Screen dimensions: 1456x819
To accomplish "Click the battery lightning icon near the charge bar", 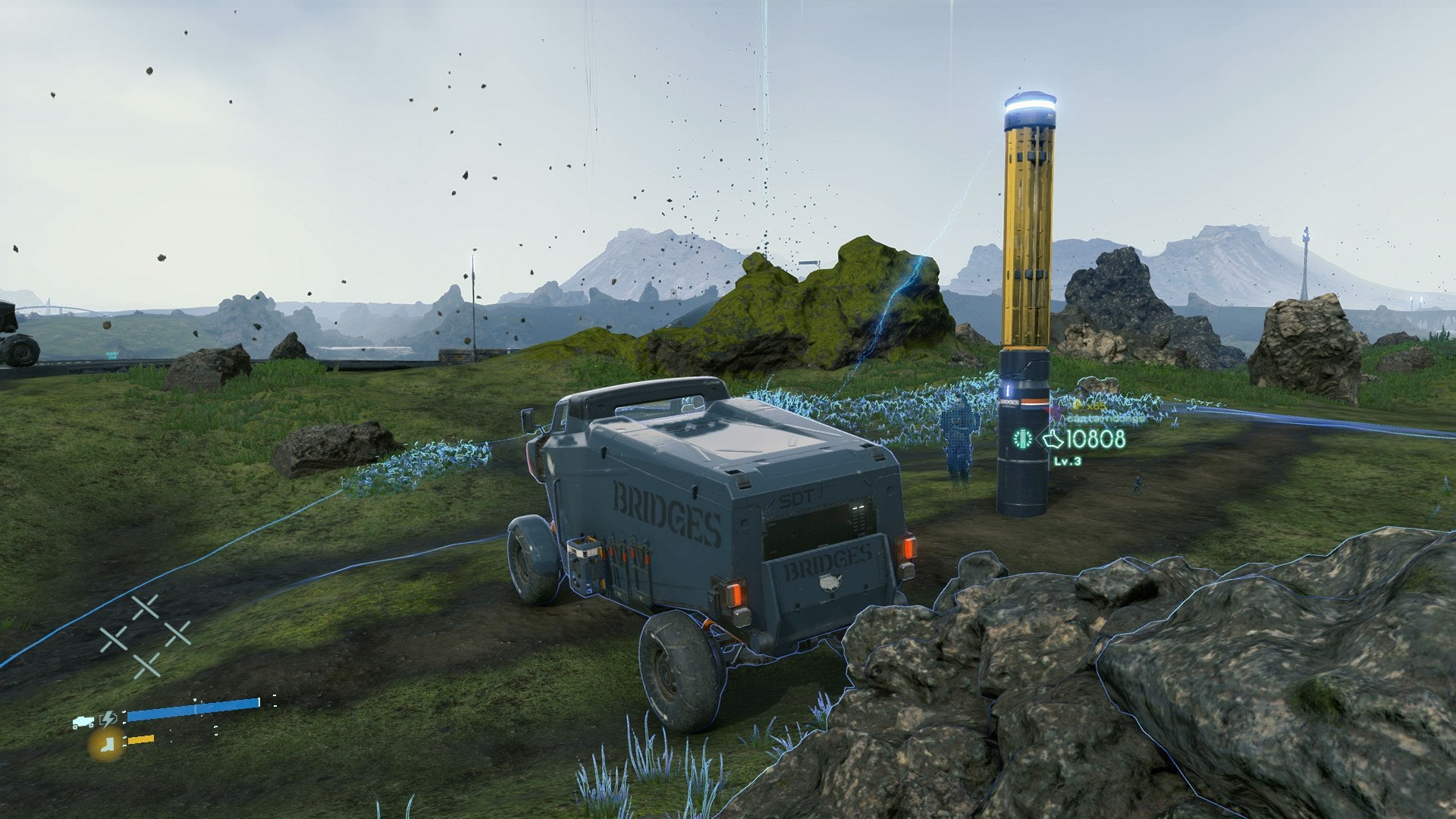I will tap(108, 719).
